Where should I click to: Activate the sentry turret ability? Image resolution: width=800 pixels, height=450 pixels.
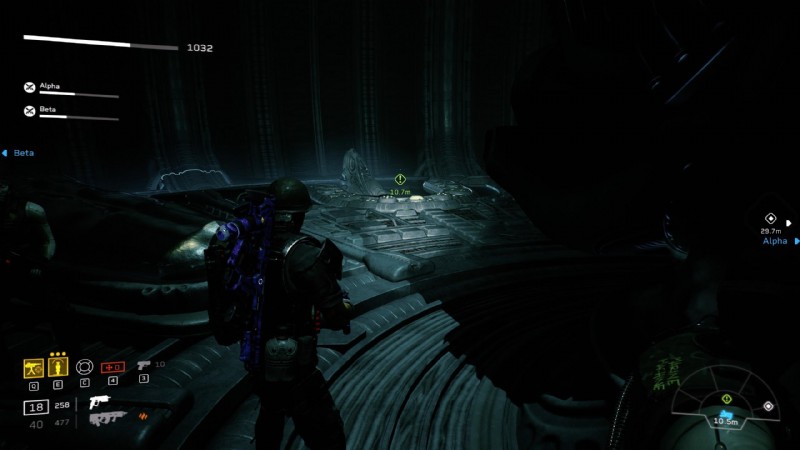(x=32, y=367)
